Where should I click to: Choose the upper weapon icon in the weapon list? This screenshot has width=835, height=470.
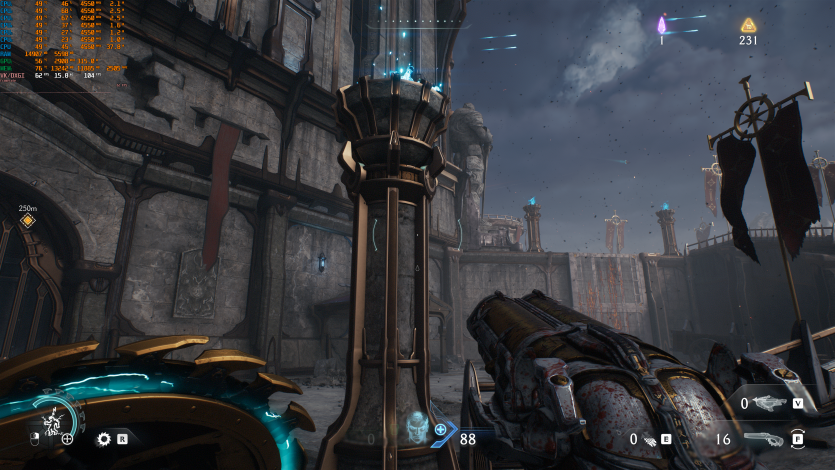769,403
